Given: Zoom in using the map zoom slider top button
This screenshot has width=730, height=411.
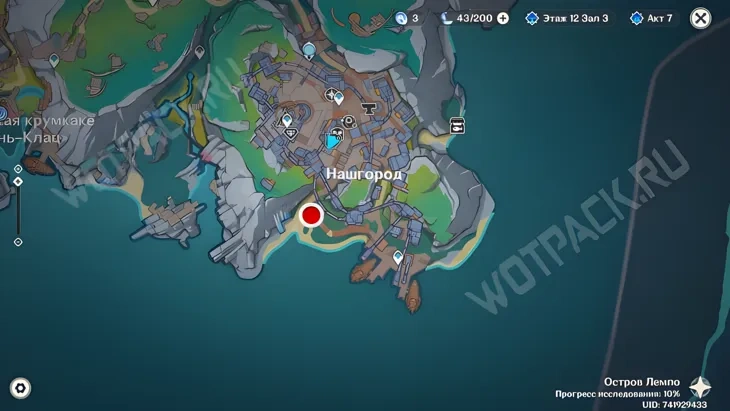Looking at the screenshot, I should pyautogui.click(x=18, y=169).
